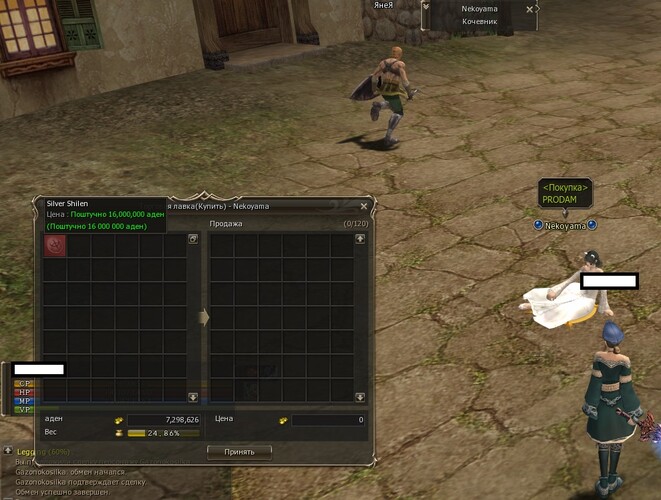Select the Silver Shilen item slot
The image size is (661, 500).
(x=55, y=246)
